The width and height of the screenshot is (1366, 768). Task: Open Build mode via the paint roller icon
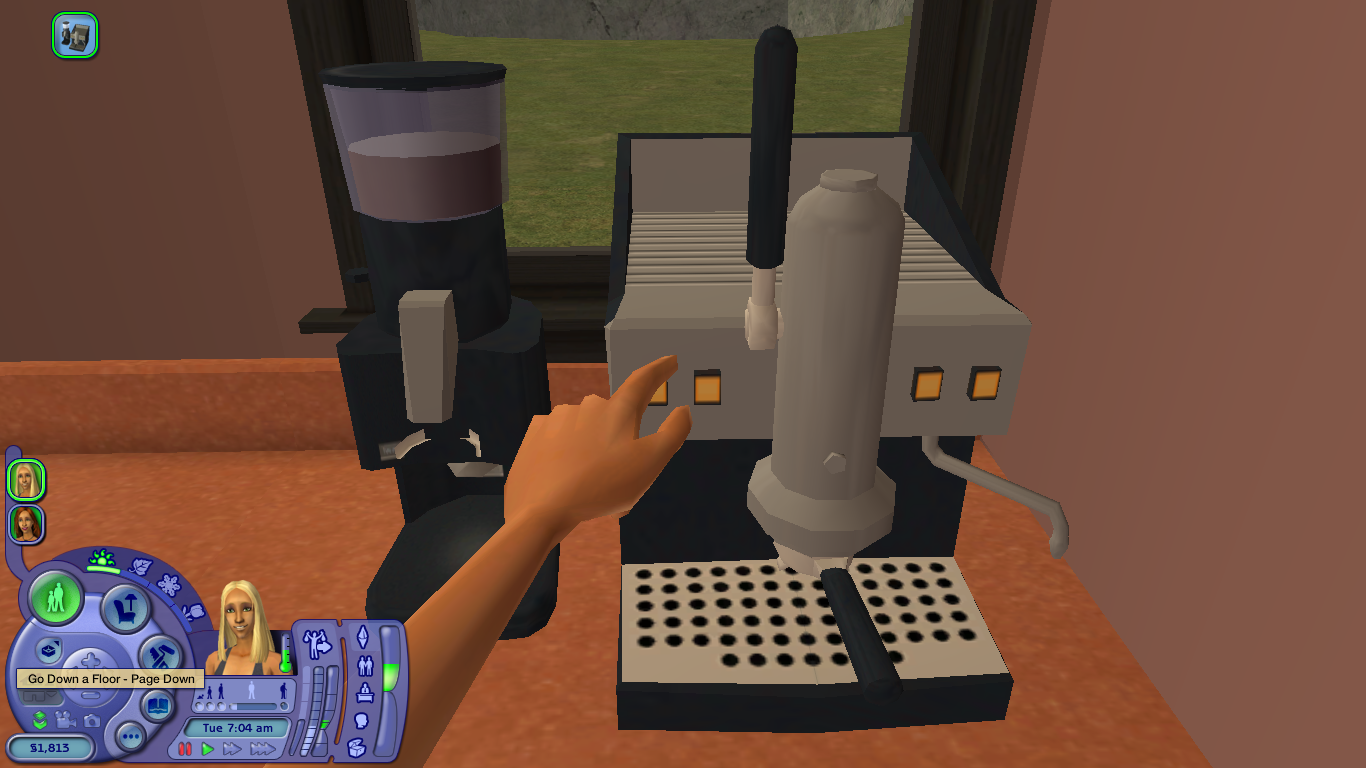[x=159, y=654]
